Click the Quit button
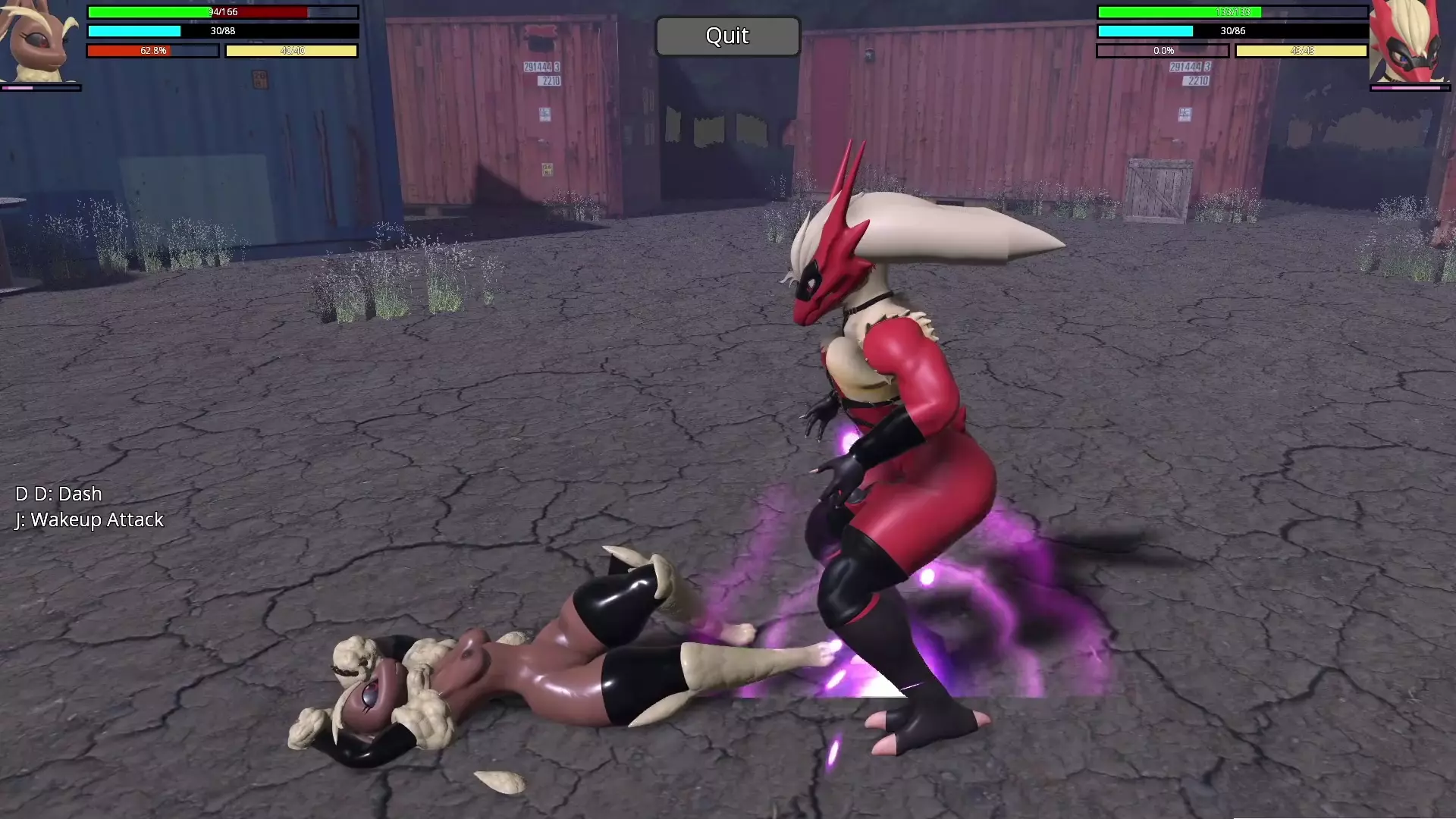Image resolution: width=1456 pixels, height=819 pixels. coord(727,36)
